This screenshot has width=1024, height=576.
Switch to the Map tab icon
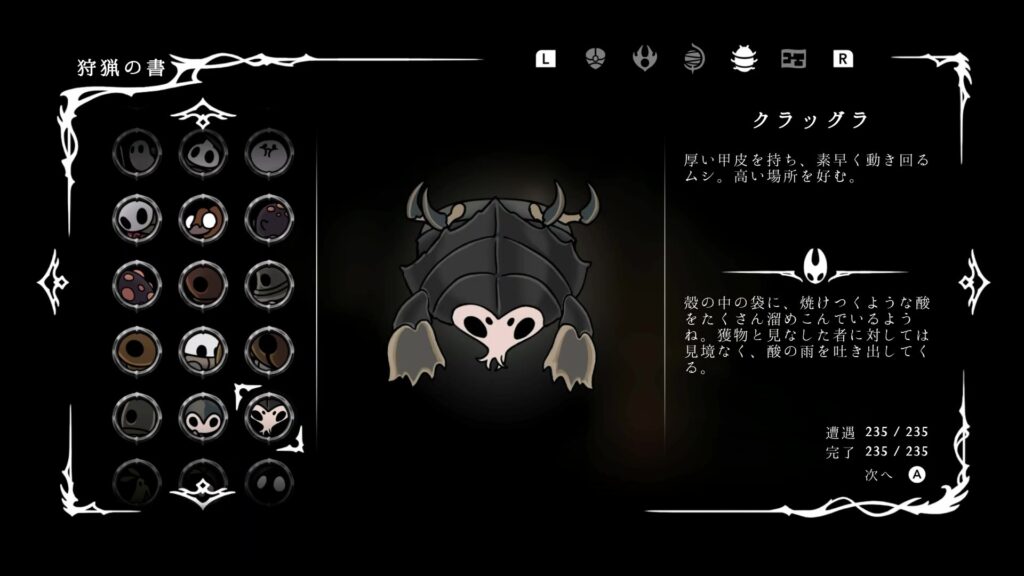[793, 58]
